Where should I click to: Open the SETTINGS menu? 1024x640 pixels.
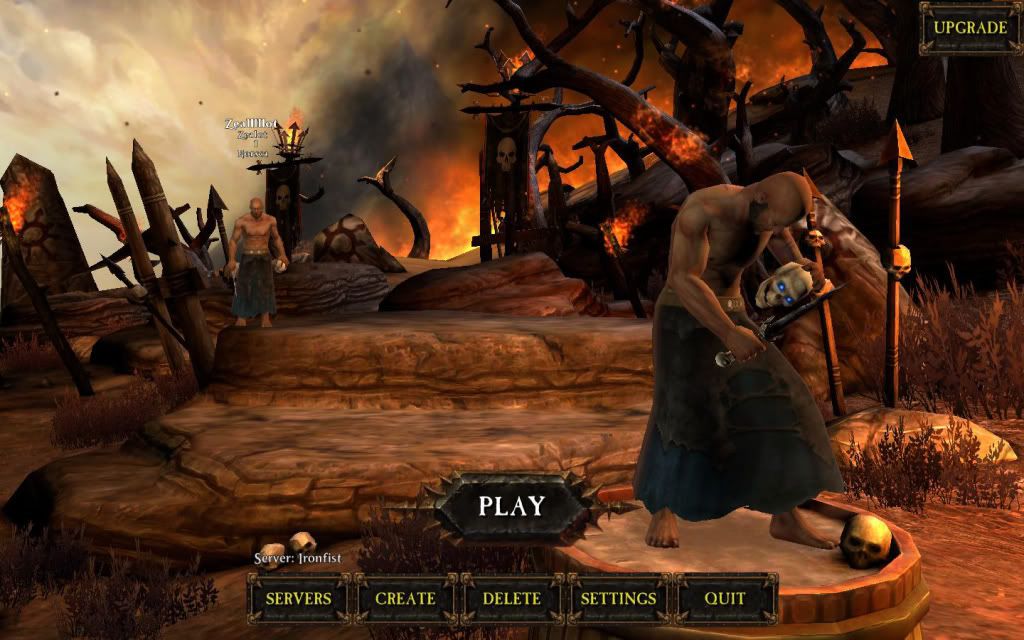coord(619,598)
